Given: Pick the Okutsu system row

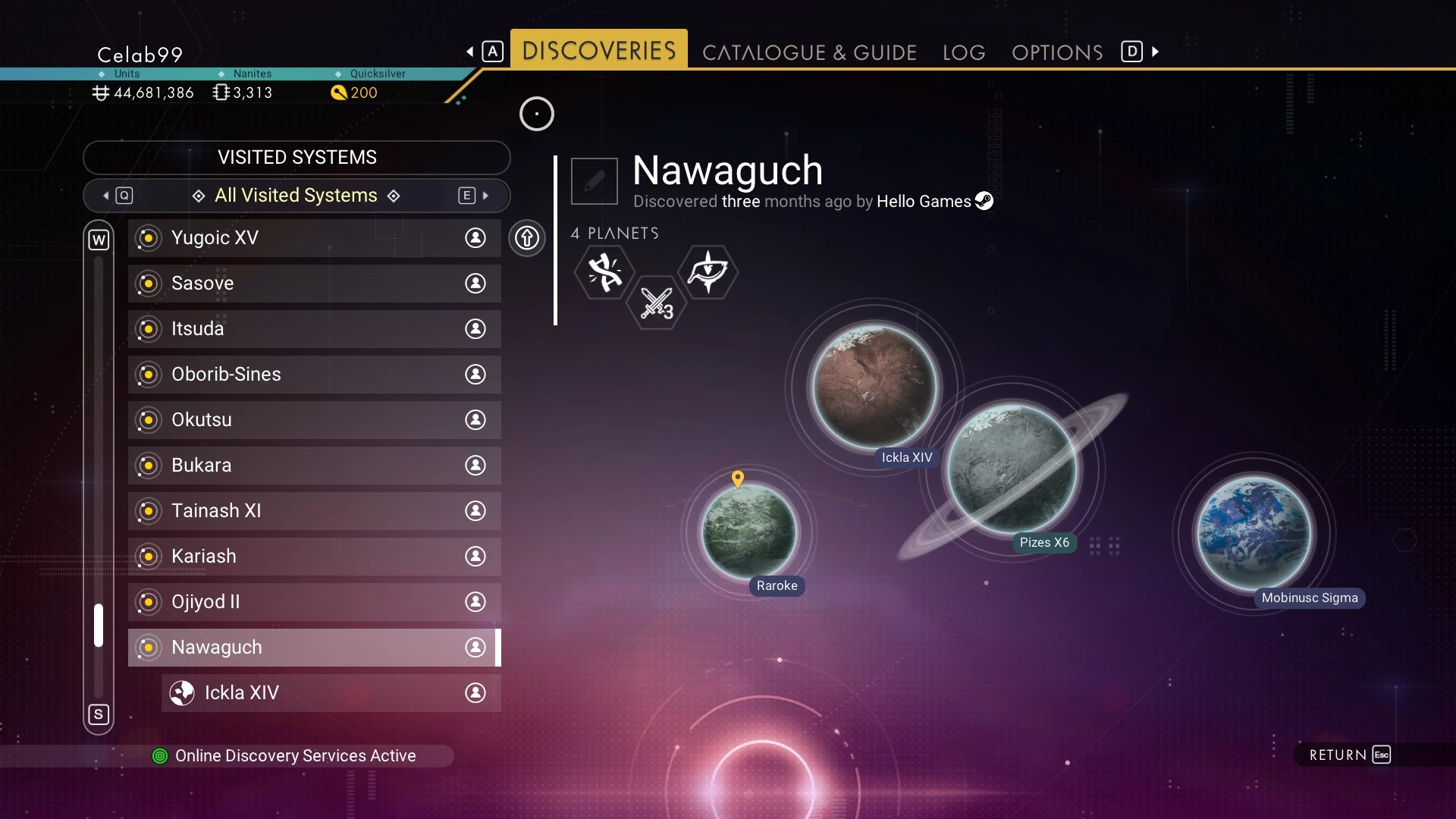Looking at the screenshot, I should coord(314,420).
